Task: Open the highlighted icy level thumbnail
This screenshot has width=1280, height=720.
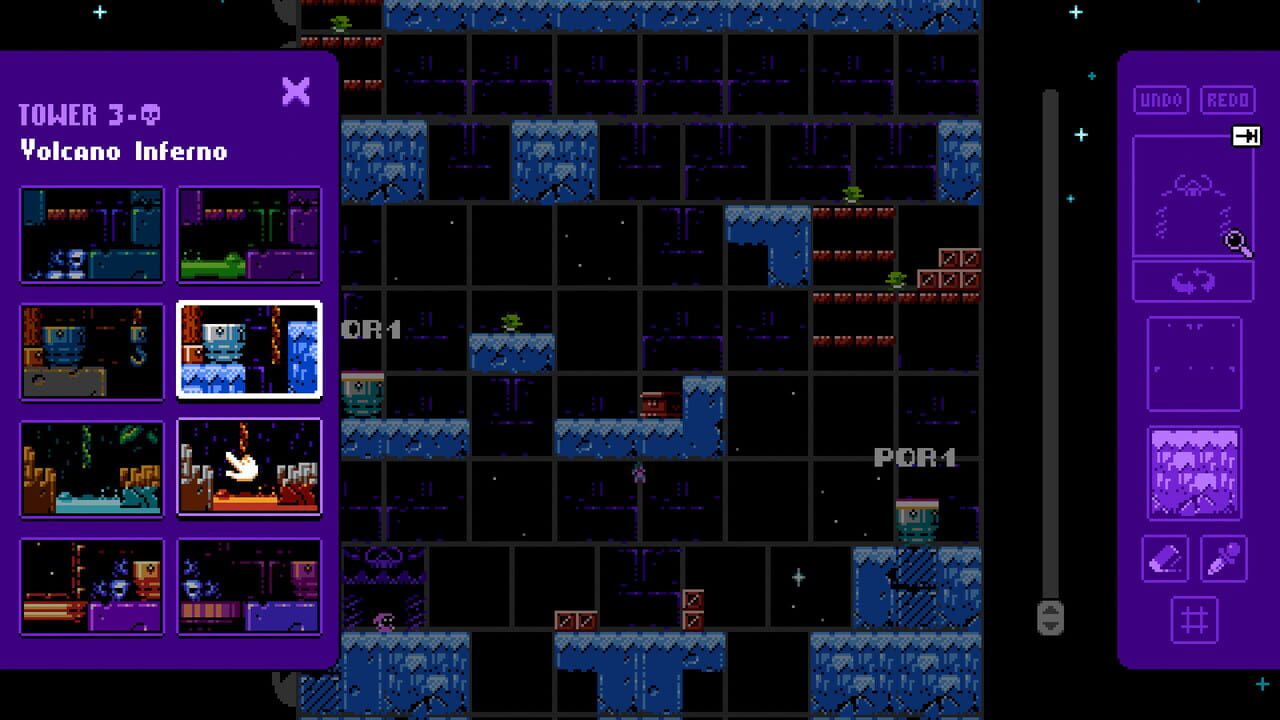Action: [x=249, y=351]
